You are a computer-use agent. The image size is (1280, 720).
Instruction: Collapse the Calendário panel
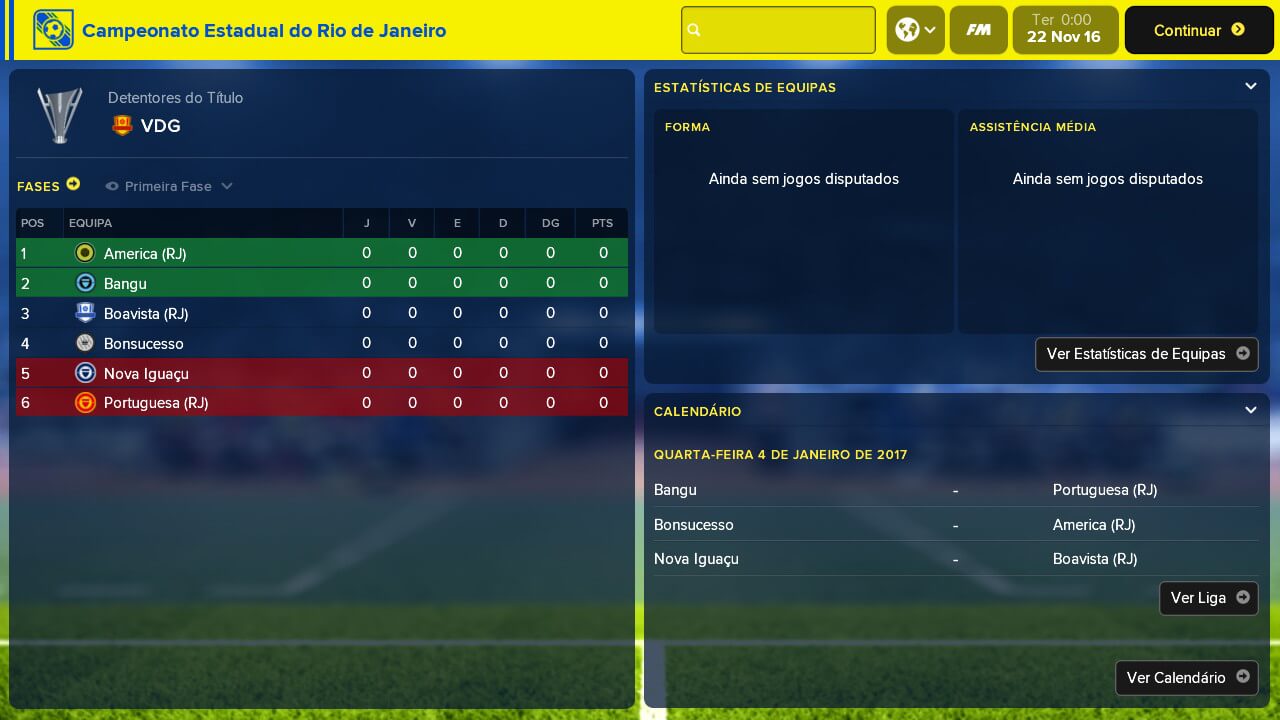(1250, 410)
